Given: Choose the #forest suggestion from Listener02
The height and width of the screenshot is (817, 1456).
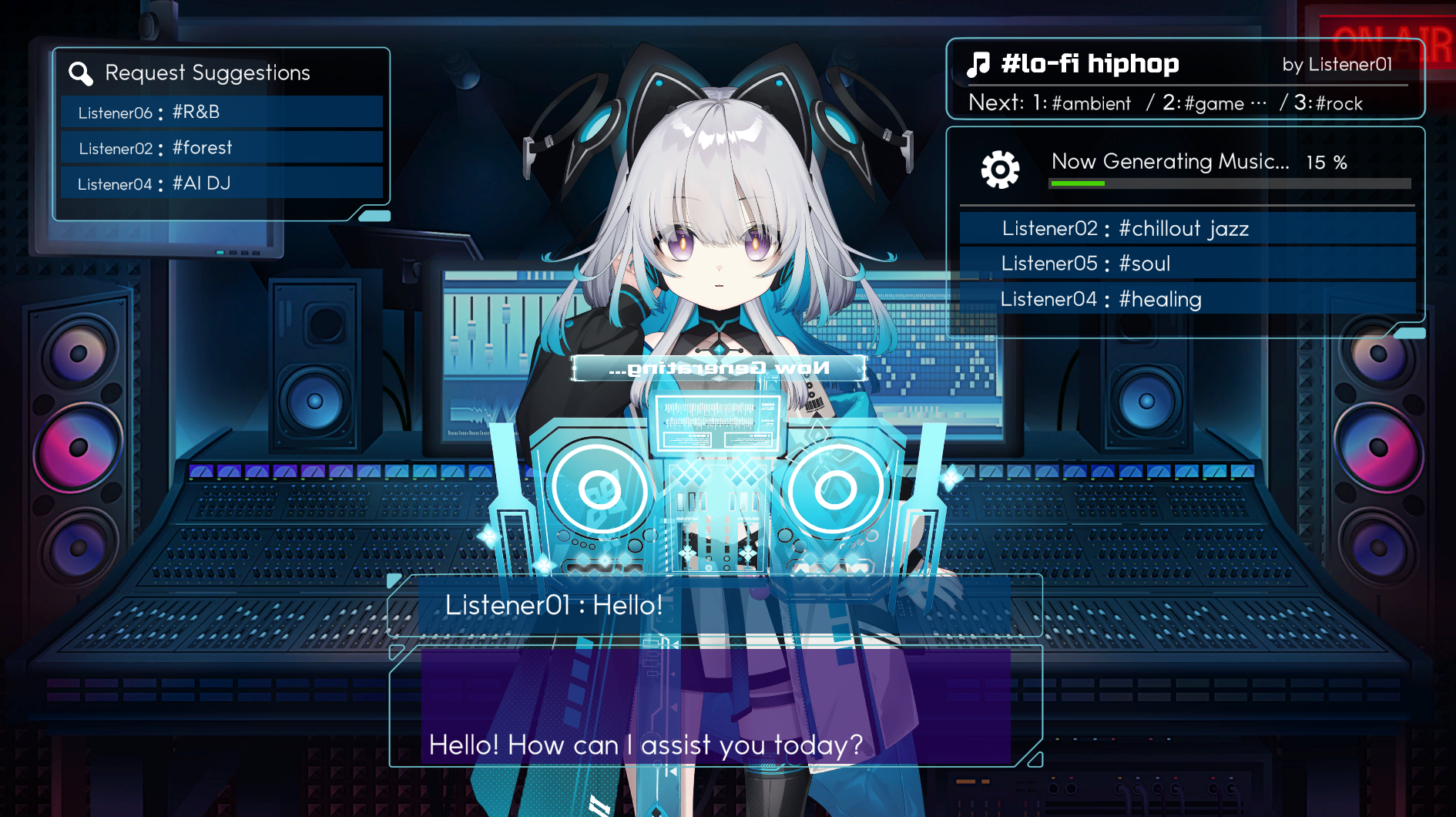Looking at the screenshot, I should 222,148.
